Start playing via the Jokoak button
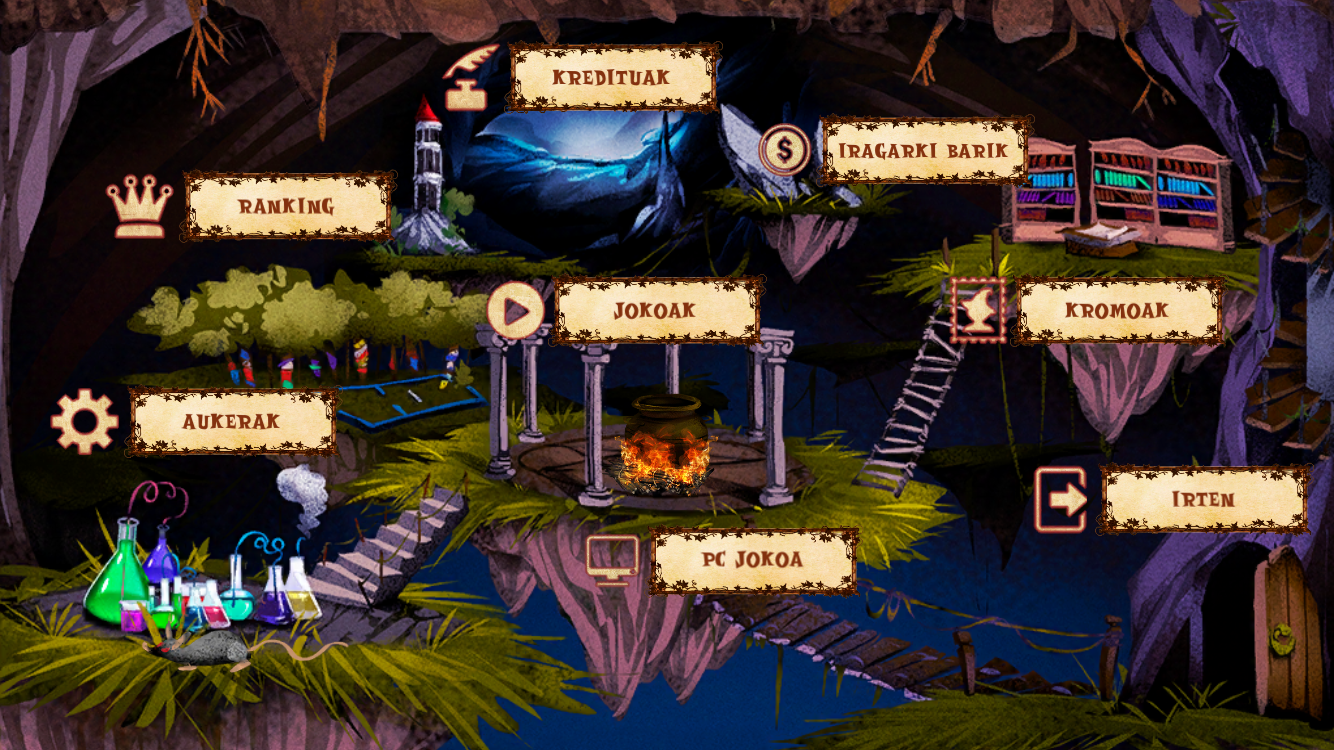This screenshot has height=750, width=1334. 656,311
